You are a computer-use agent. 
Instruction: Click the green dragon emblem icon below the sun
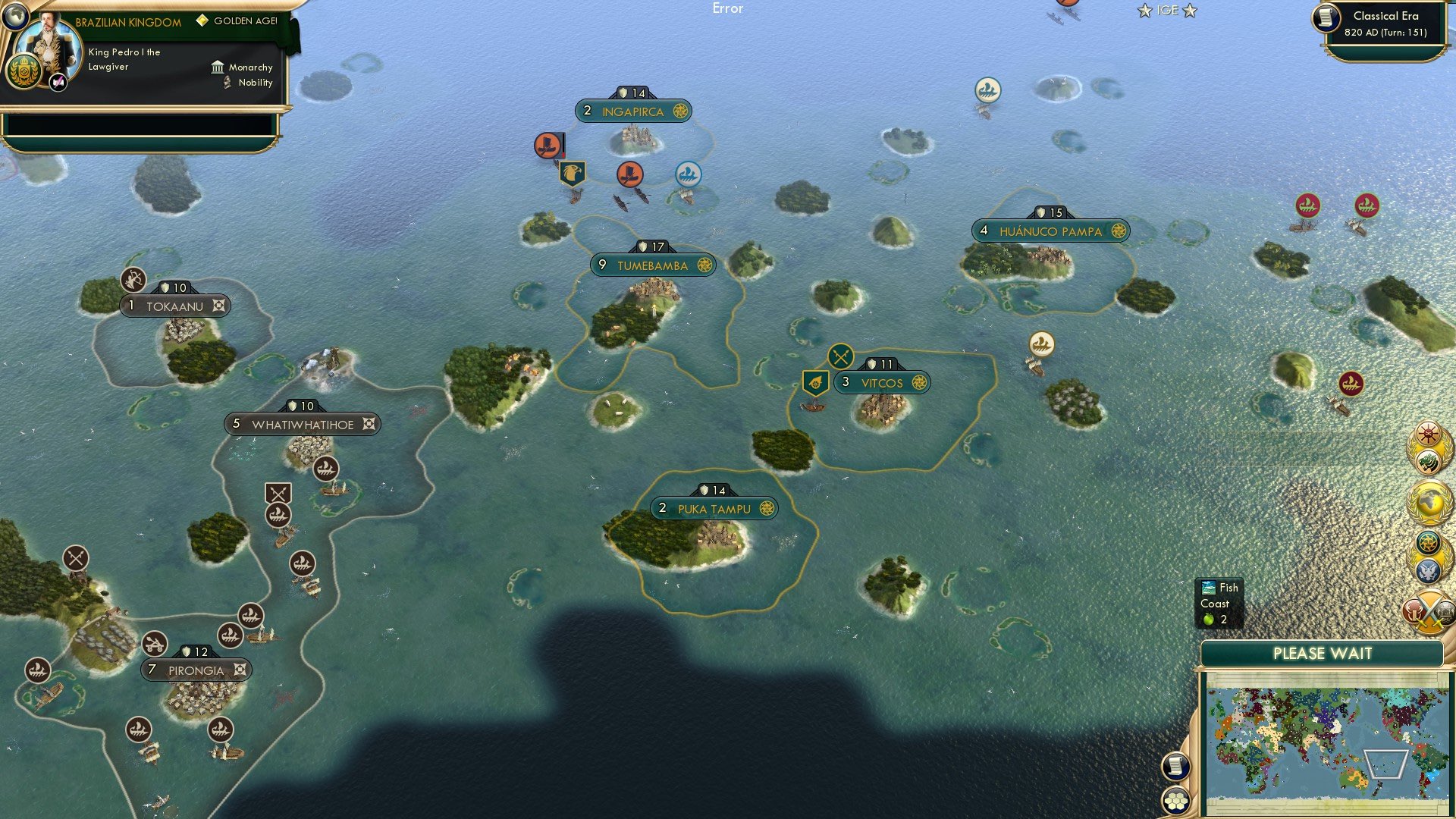tap(1429, 460)
